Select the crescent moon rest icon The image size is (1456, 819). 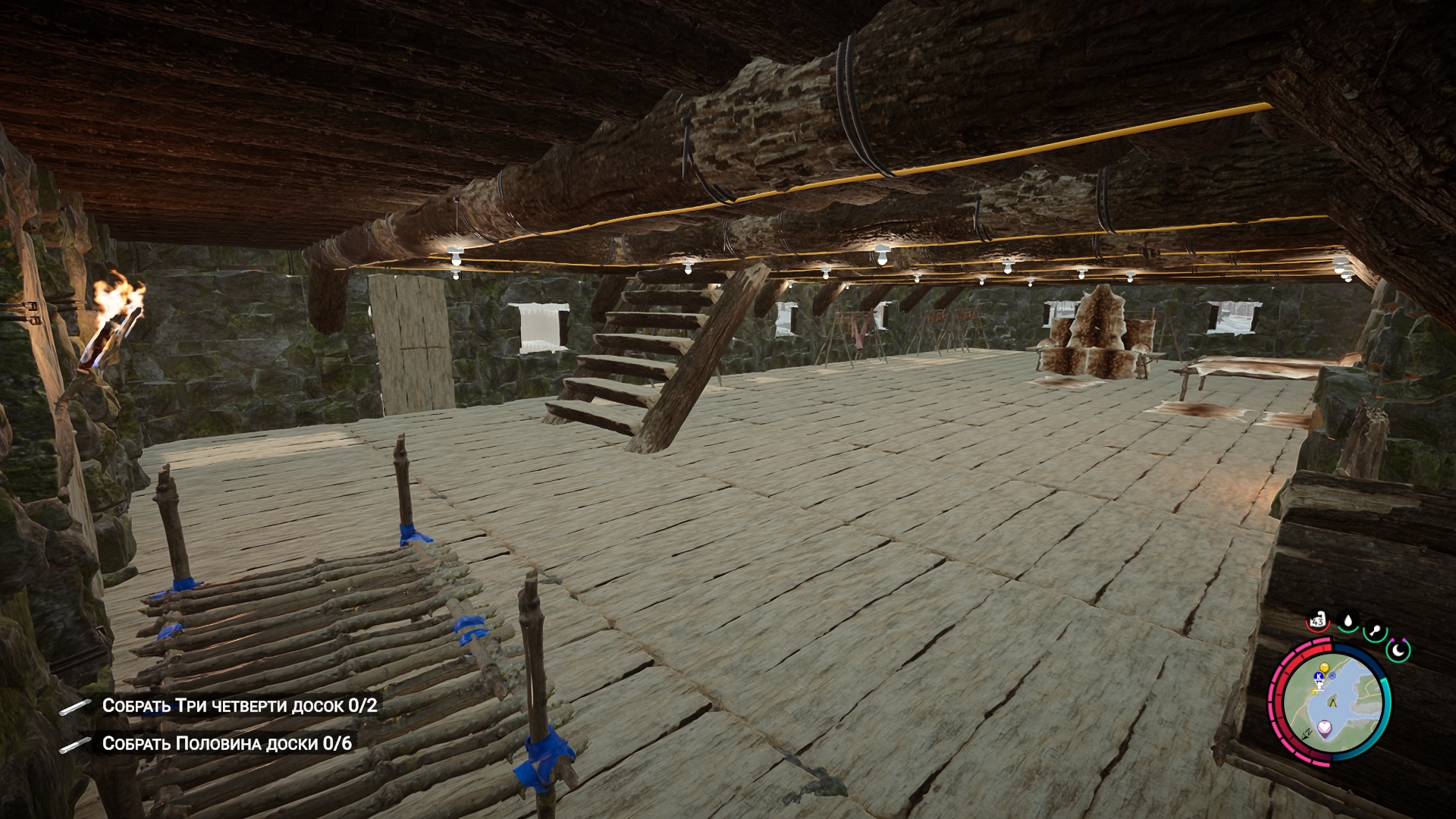pyautogui.click(x=1398, y=649)
